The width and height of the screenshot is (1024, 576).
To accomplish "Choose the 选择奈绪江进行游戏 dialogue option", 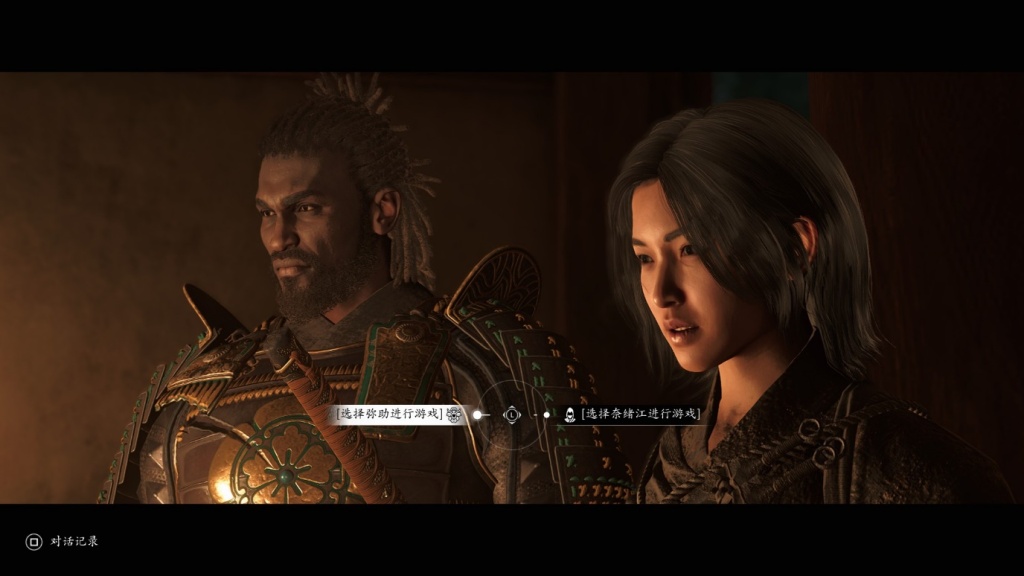I will point(639,414).
